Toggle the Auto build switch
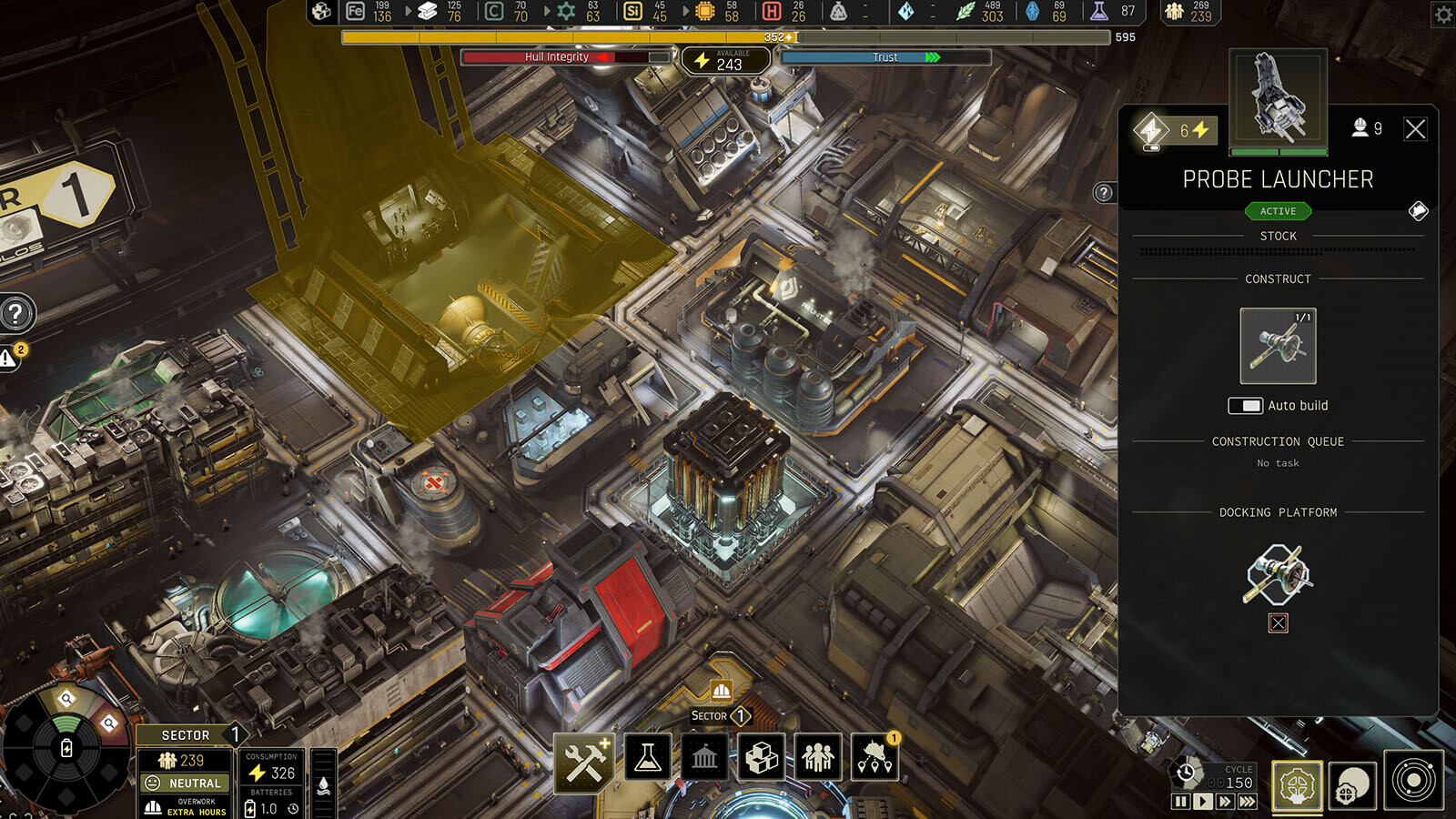 [1245, 406]
